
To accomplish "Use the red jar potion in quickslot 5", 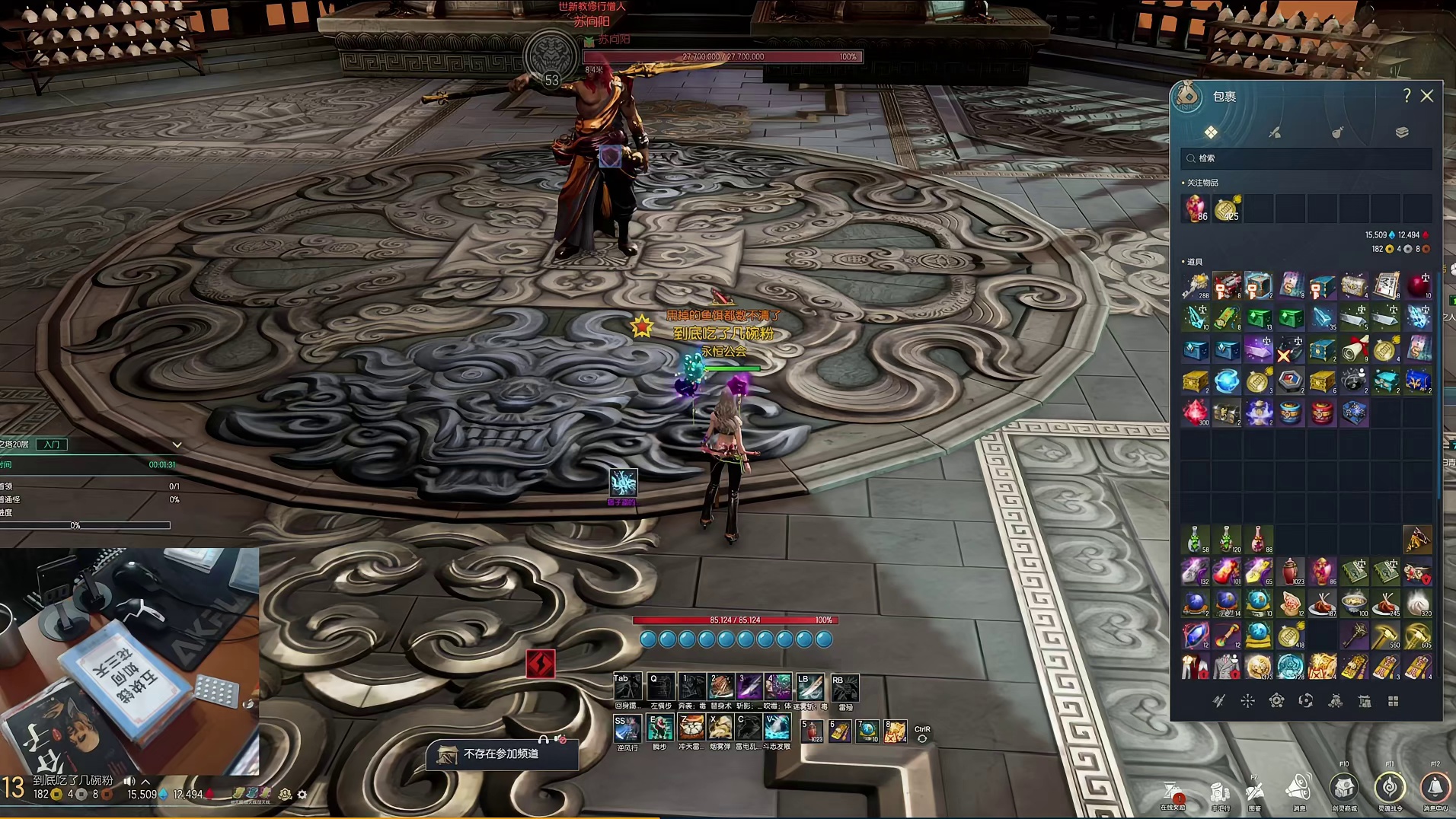I will (x=812, y=731).
